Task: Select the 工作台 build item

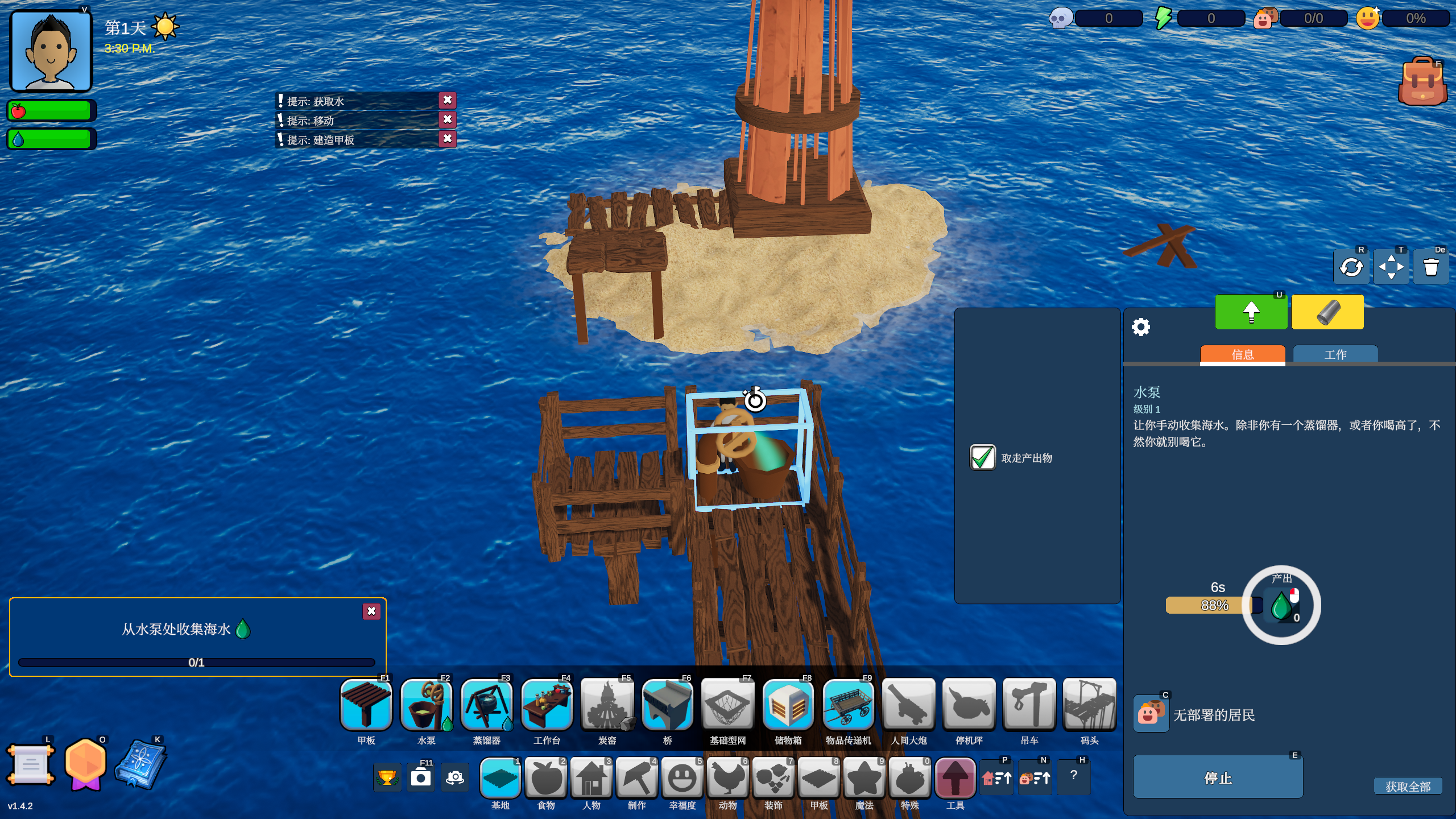Action: click(x=547, y=706)
